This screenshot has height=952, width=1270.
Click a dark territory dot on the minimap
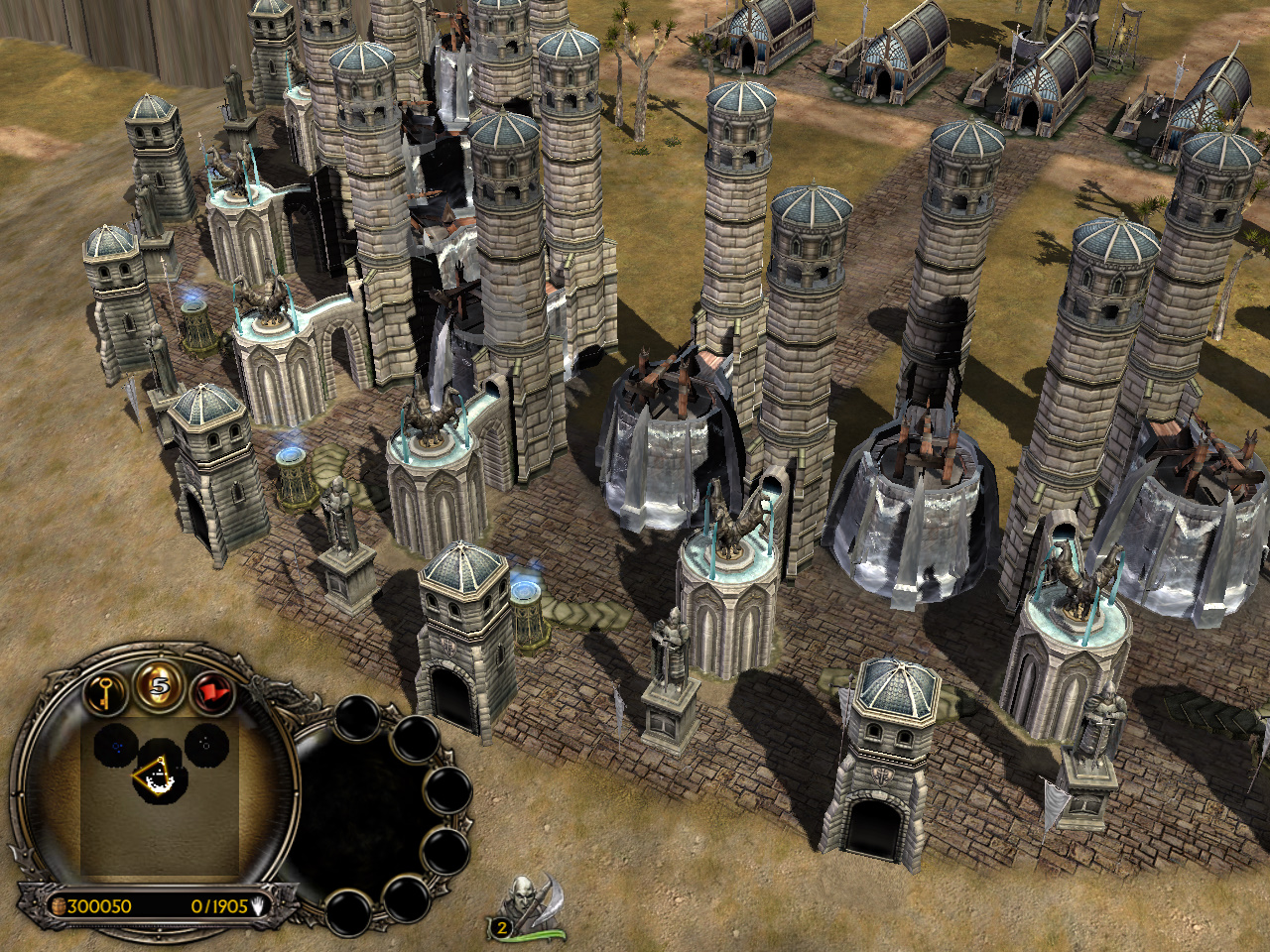(117, 745)
